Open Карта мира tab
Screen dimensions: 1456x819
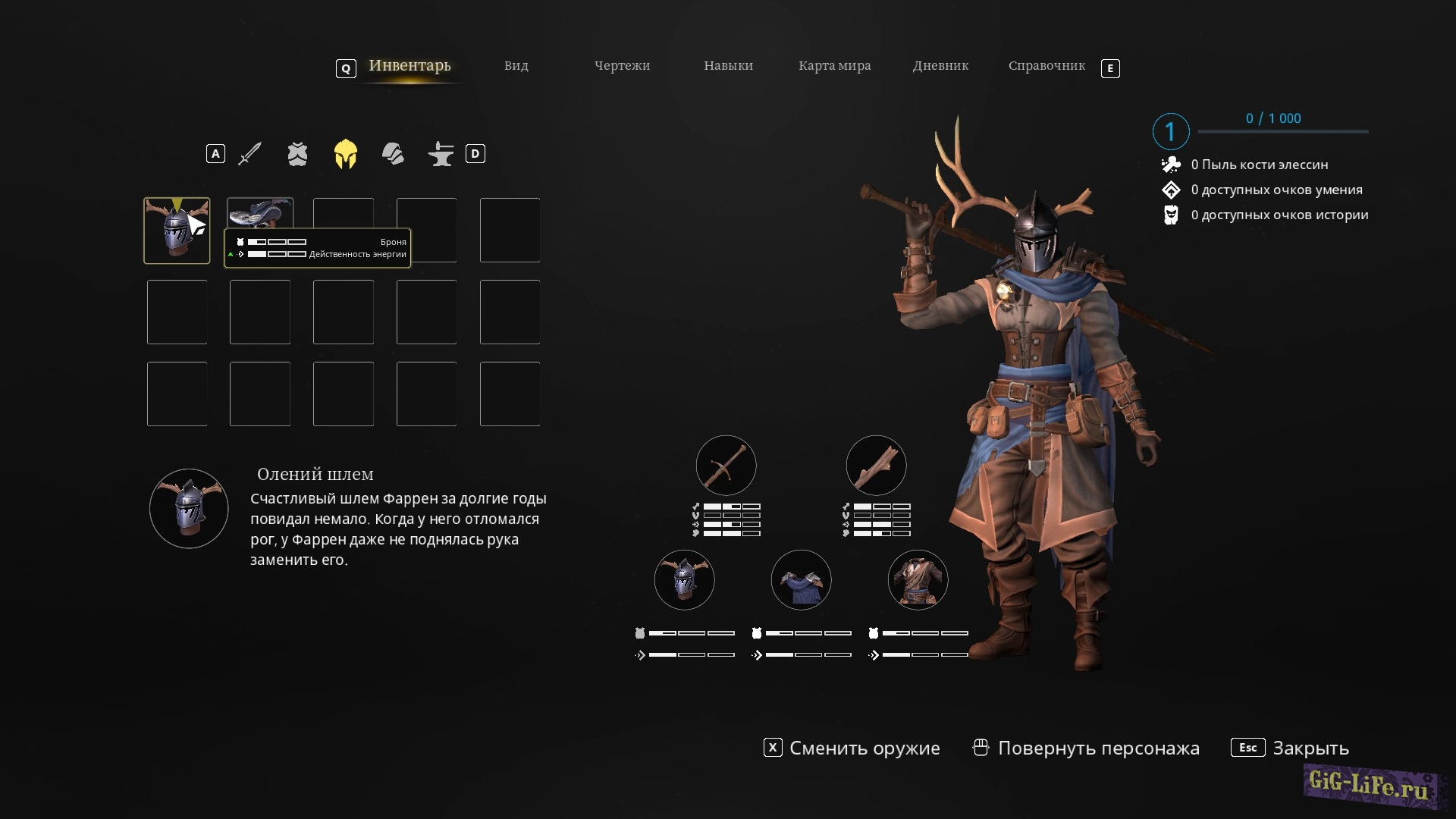(x=834, y=66)
